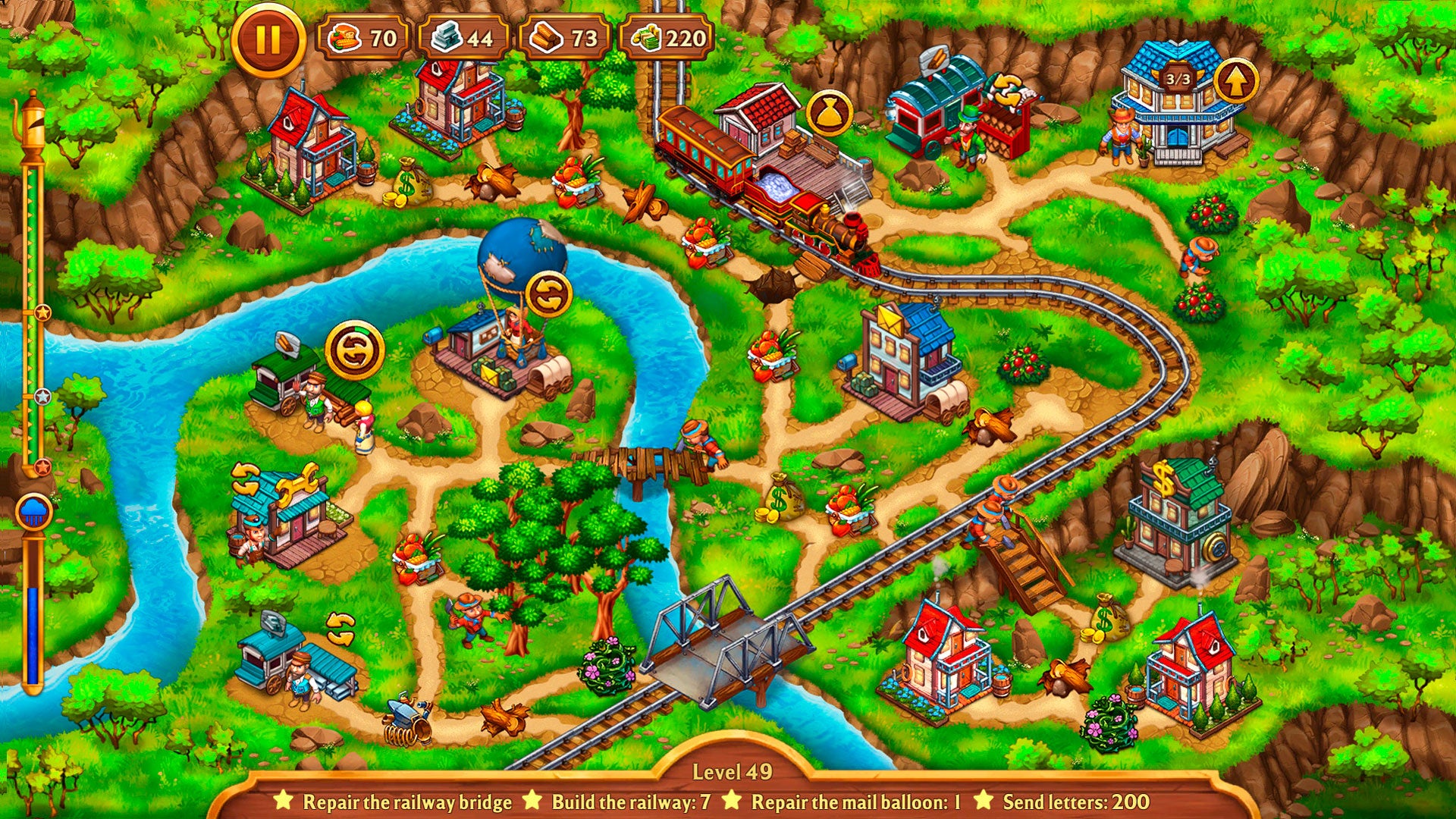1456x819 pixels.
Task: Click the swap arrows beside the blue wagon stall
Action: (340, 629)
